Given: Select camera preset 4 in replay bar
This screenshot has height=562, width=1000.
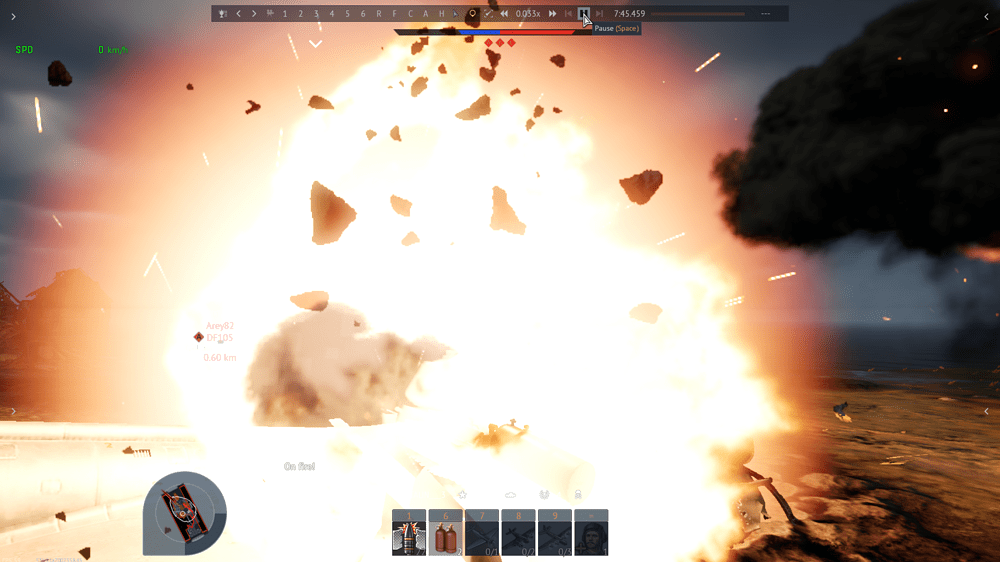Looking at the screenshot, I should pyautogui.click(x=332, y=14).
